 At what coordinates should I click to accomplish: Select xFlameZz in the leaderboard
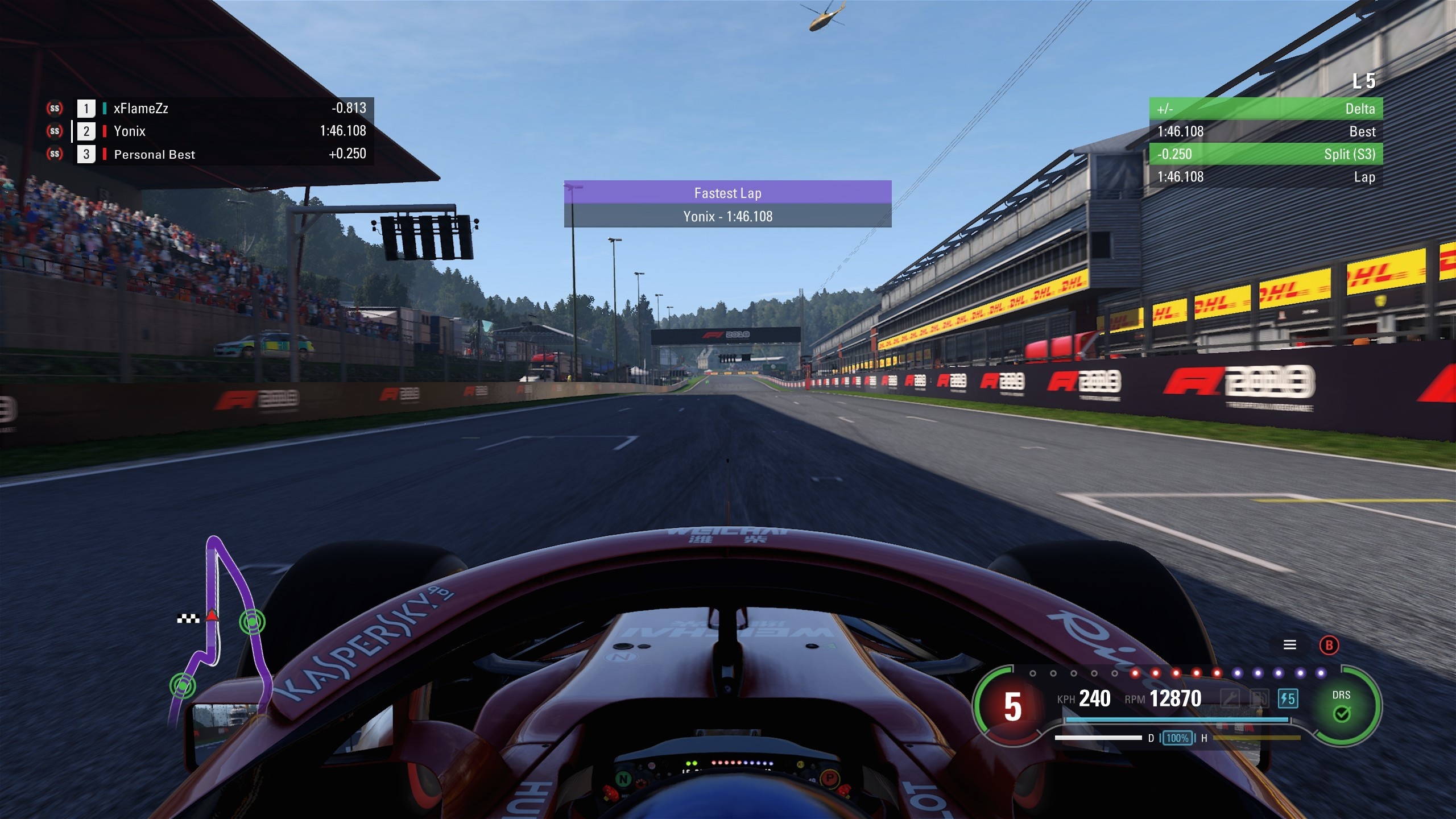[x=140, y=109]
